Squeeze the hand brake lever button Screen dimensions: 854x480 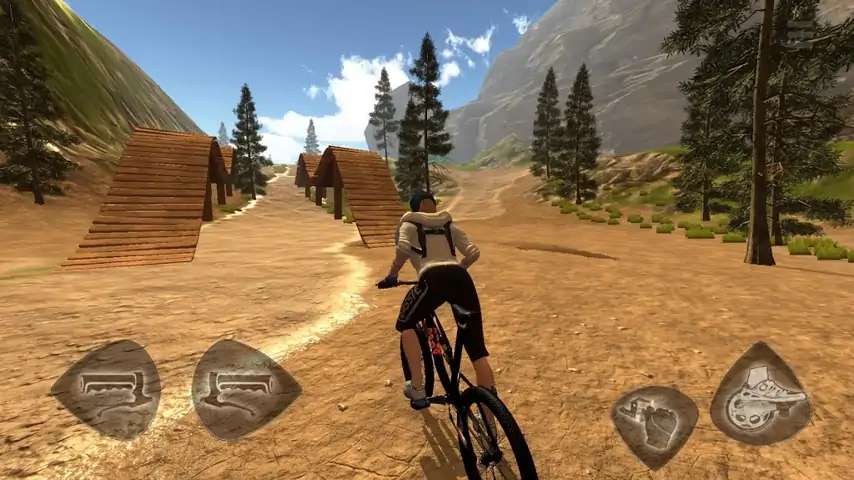(x=655, y=421)
